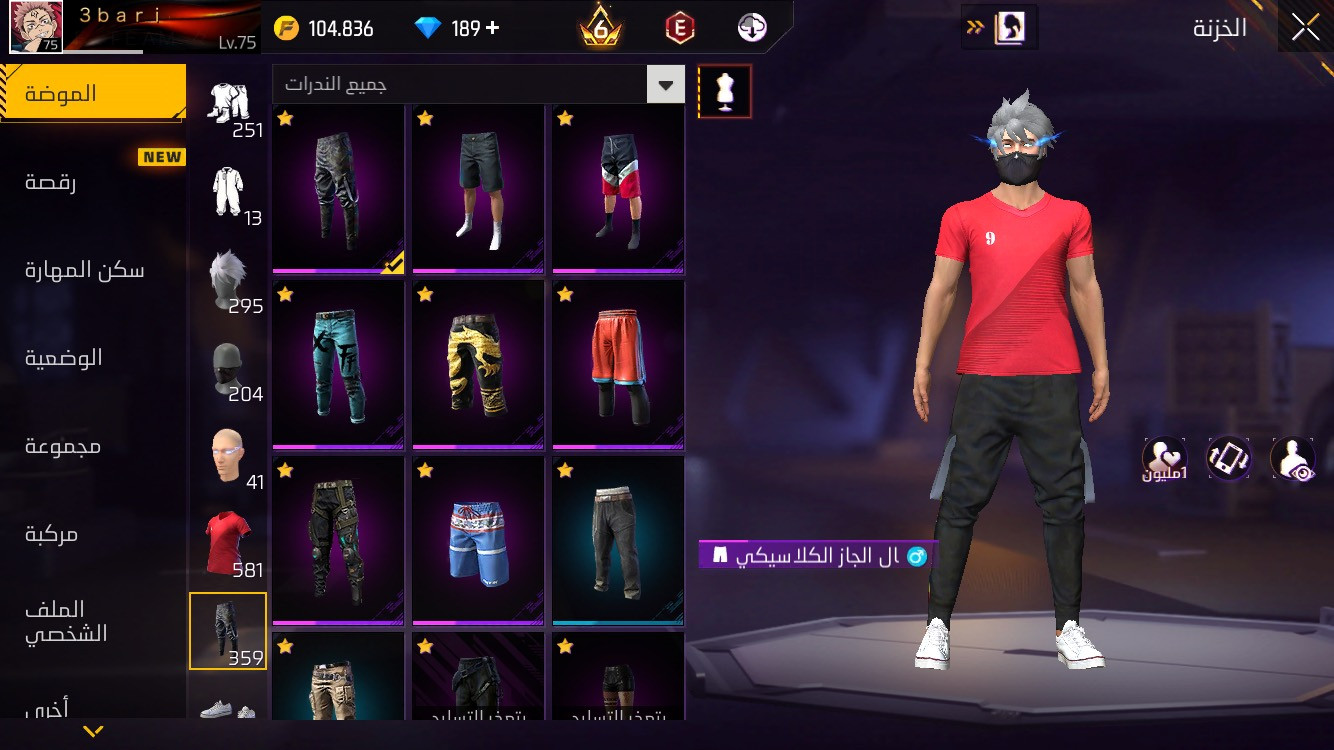Pick the black mask category icon
The image size is (1334, 750).
tap(228, 368)
